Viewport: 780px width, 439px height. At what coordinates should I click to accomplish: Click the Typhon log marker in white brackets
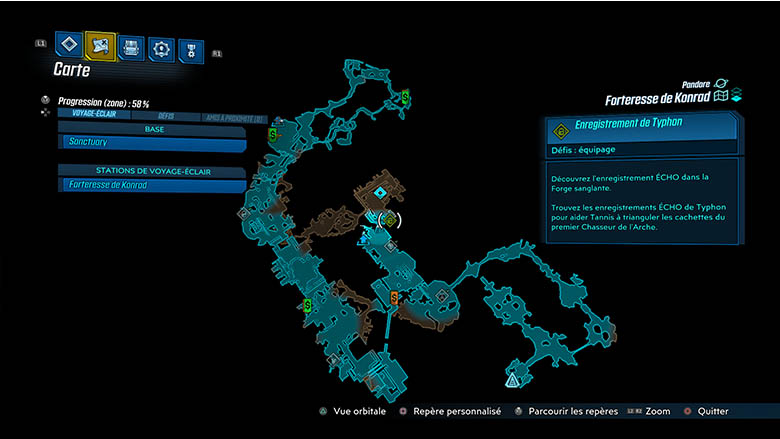[390, 219]
